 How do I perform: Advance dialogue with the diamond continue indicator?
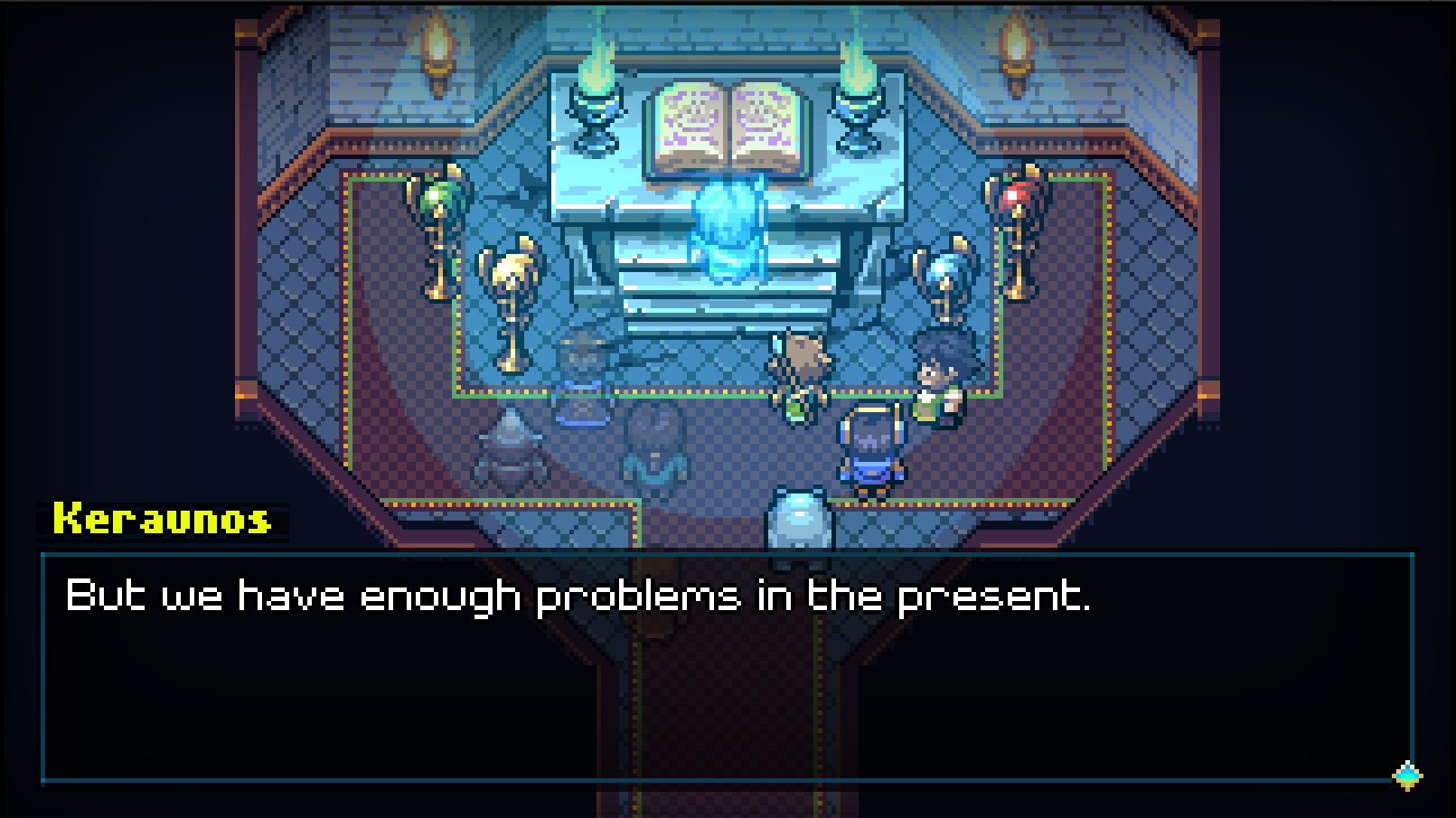1407,776
